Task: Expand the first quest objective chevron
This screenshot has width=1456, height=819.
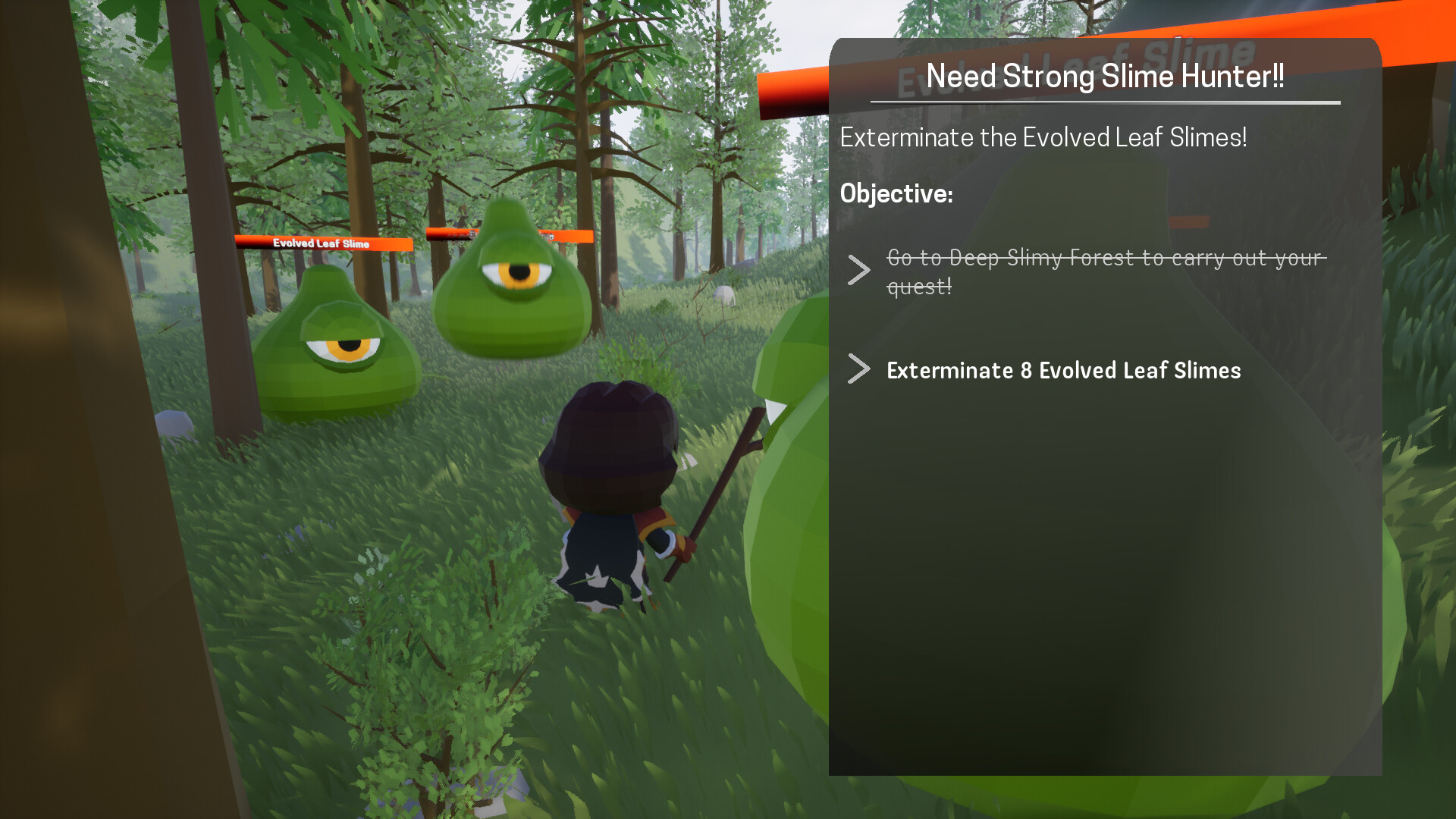Action: [858, 270]
